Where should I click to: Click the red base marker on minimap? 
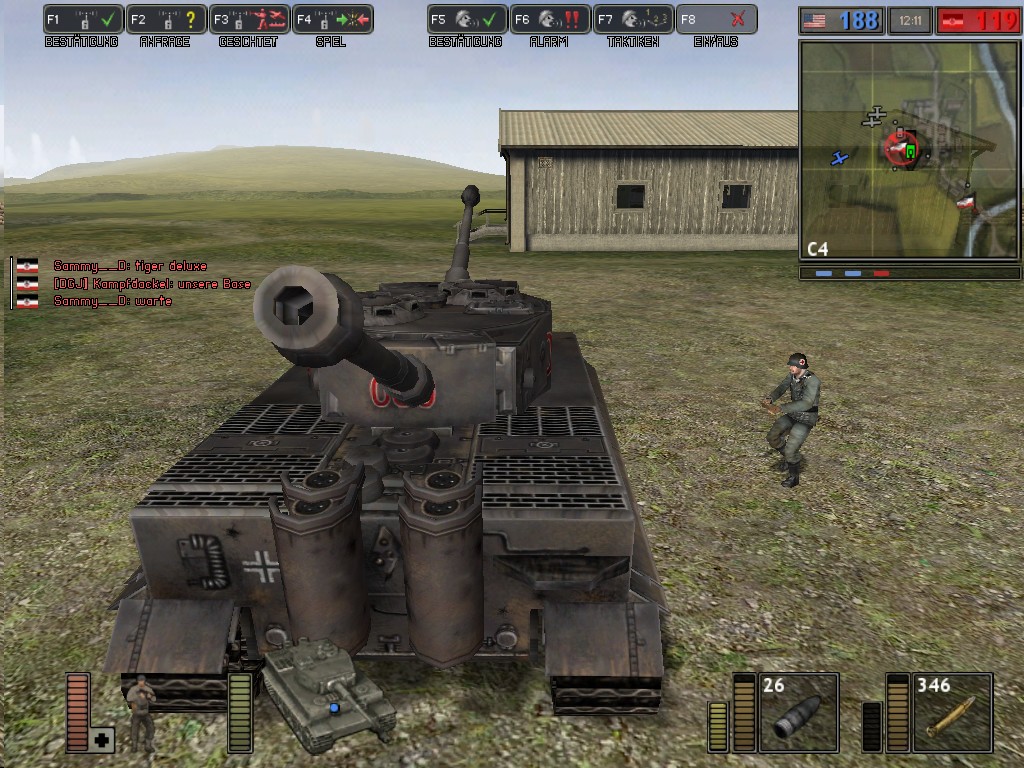tap(900, 150)
